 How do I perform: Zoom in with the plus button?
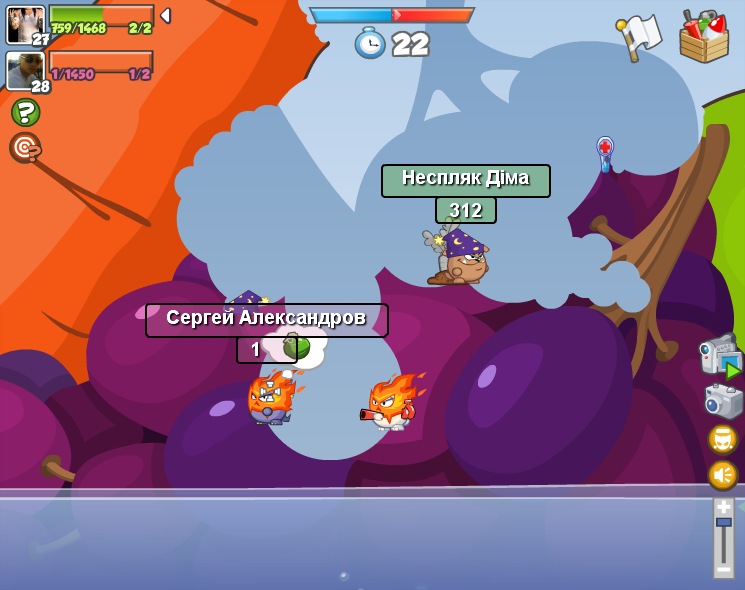(723, 507)
